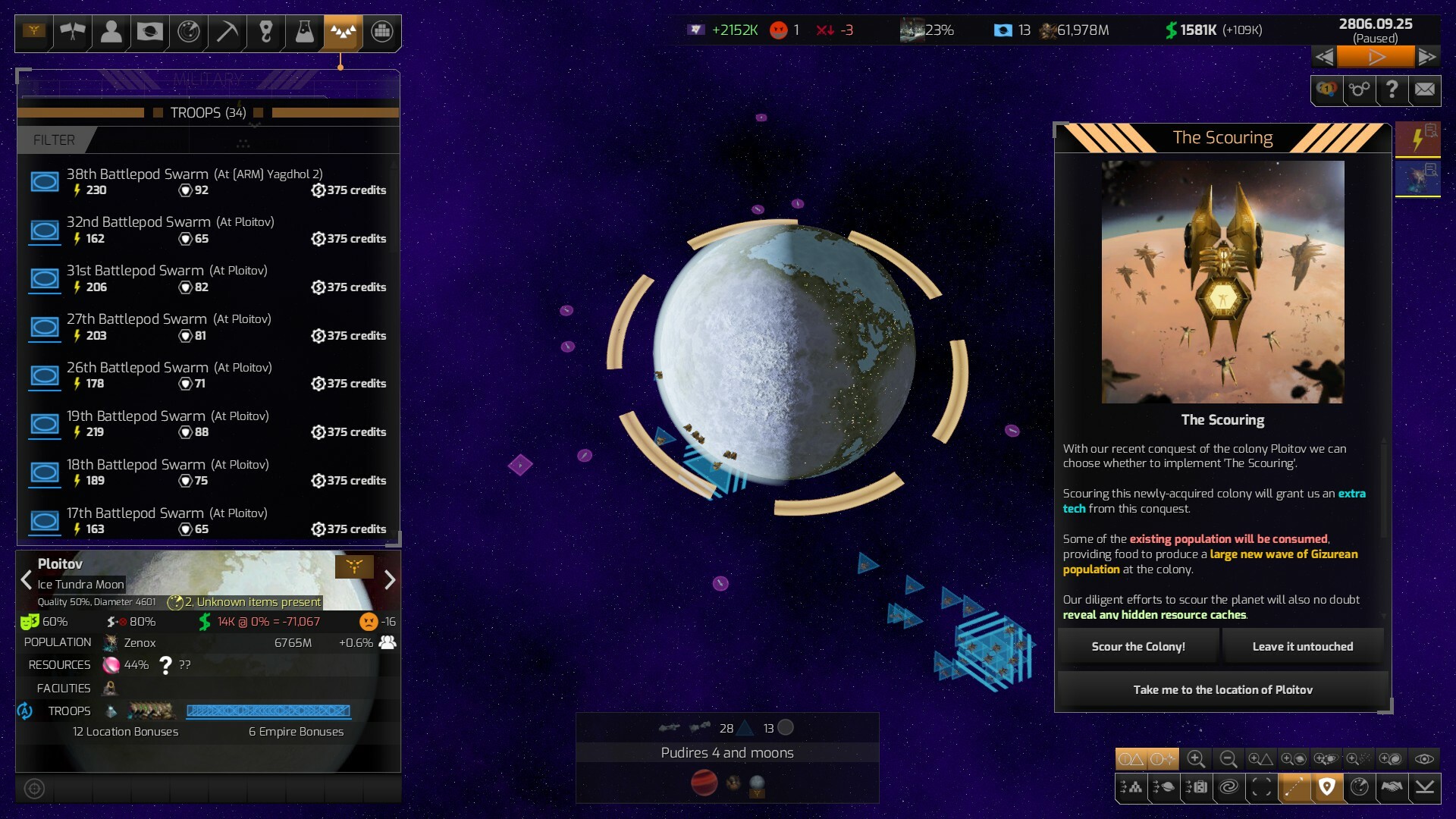The height and width of the screenshot is (819, 1456).
Task: Click the right arrow on Ploitov panel
Action: 391,580
